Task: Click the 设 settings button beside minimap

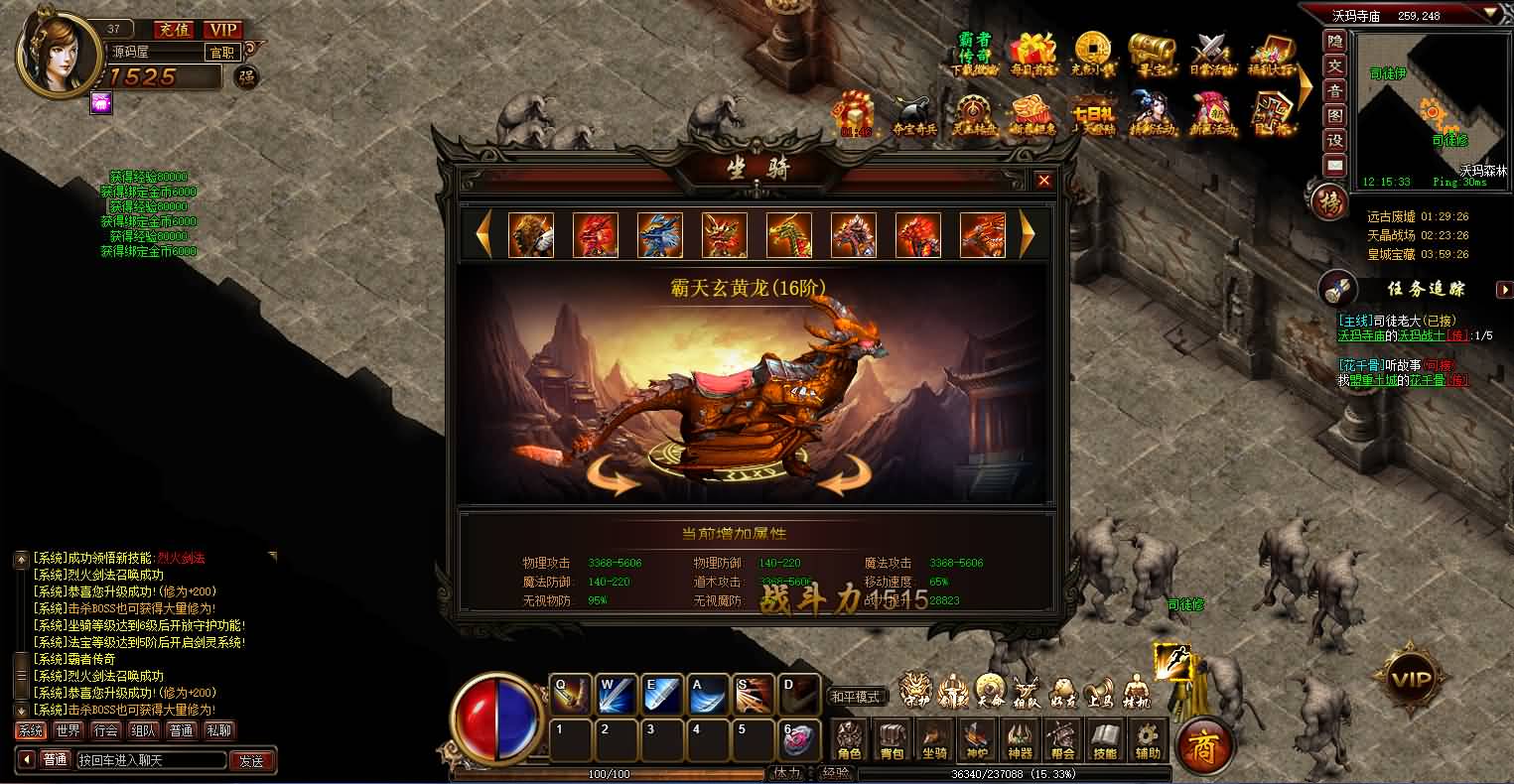Action: [x=1335, y=141]
